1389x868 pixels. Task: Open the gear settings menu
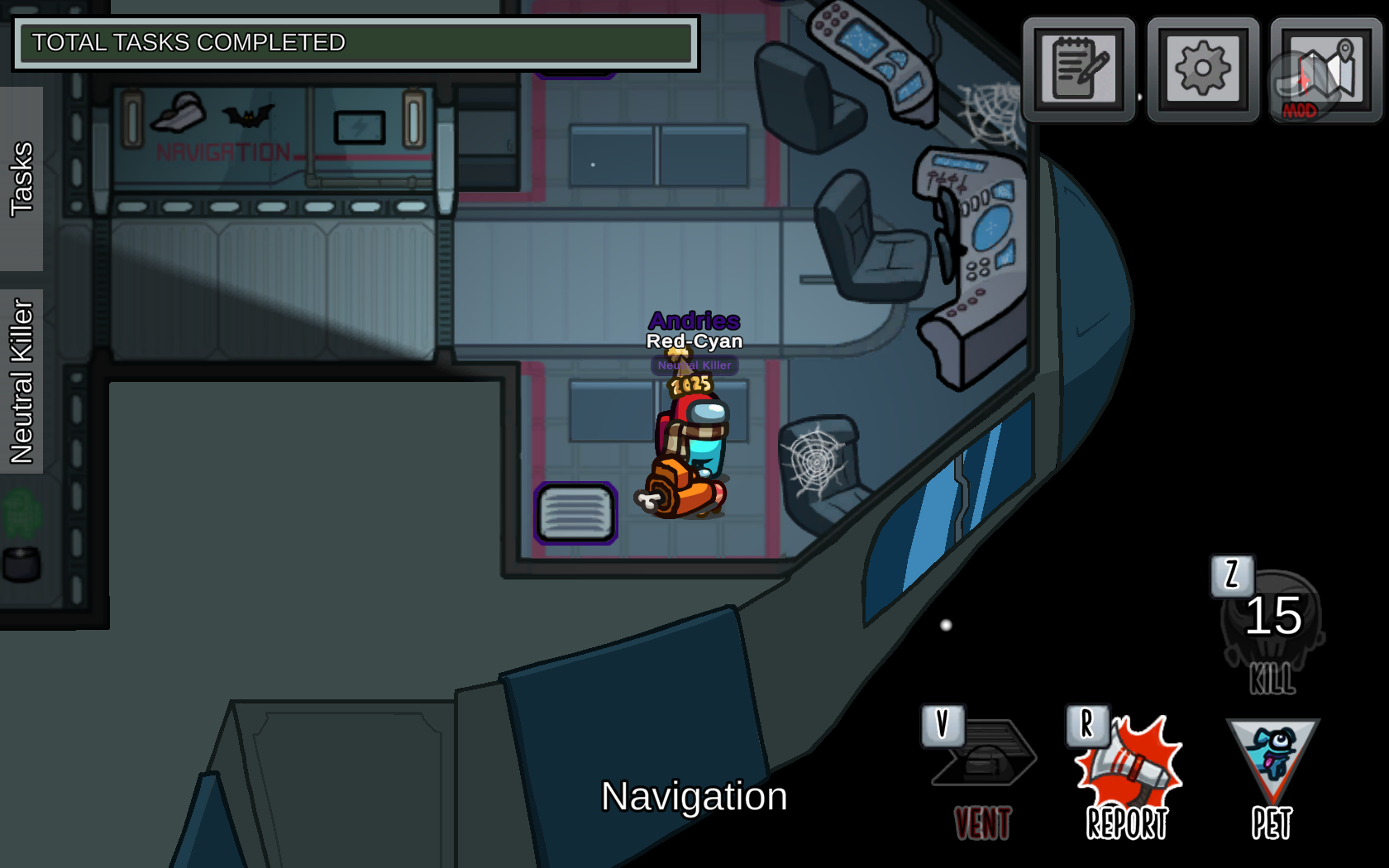[x=1203, y=69]
